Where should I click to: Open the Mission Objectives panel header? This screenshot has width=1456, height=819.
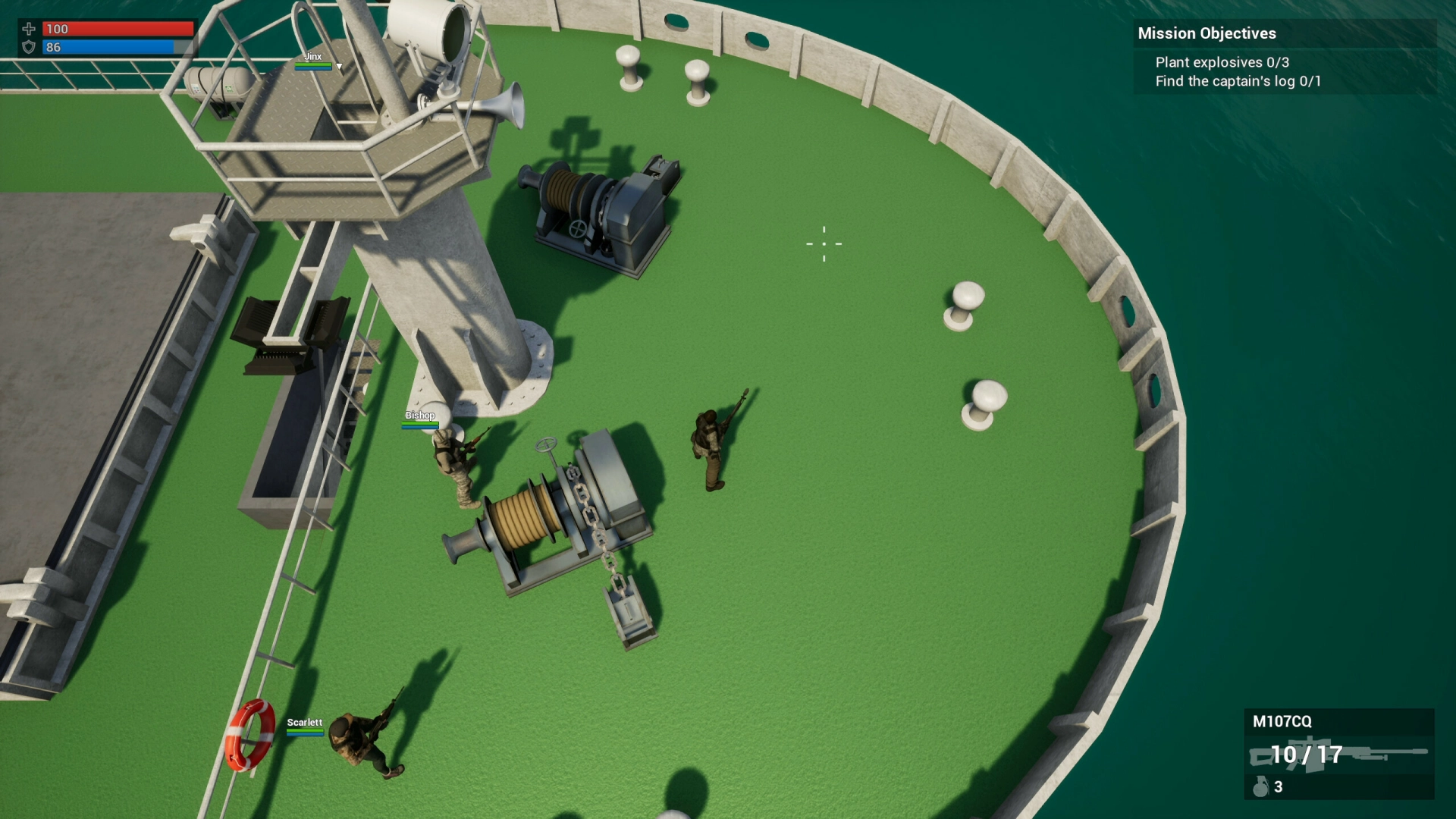pos(1207,33)
